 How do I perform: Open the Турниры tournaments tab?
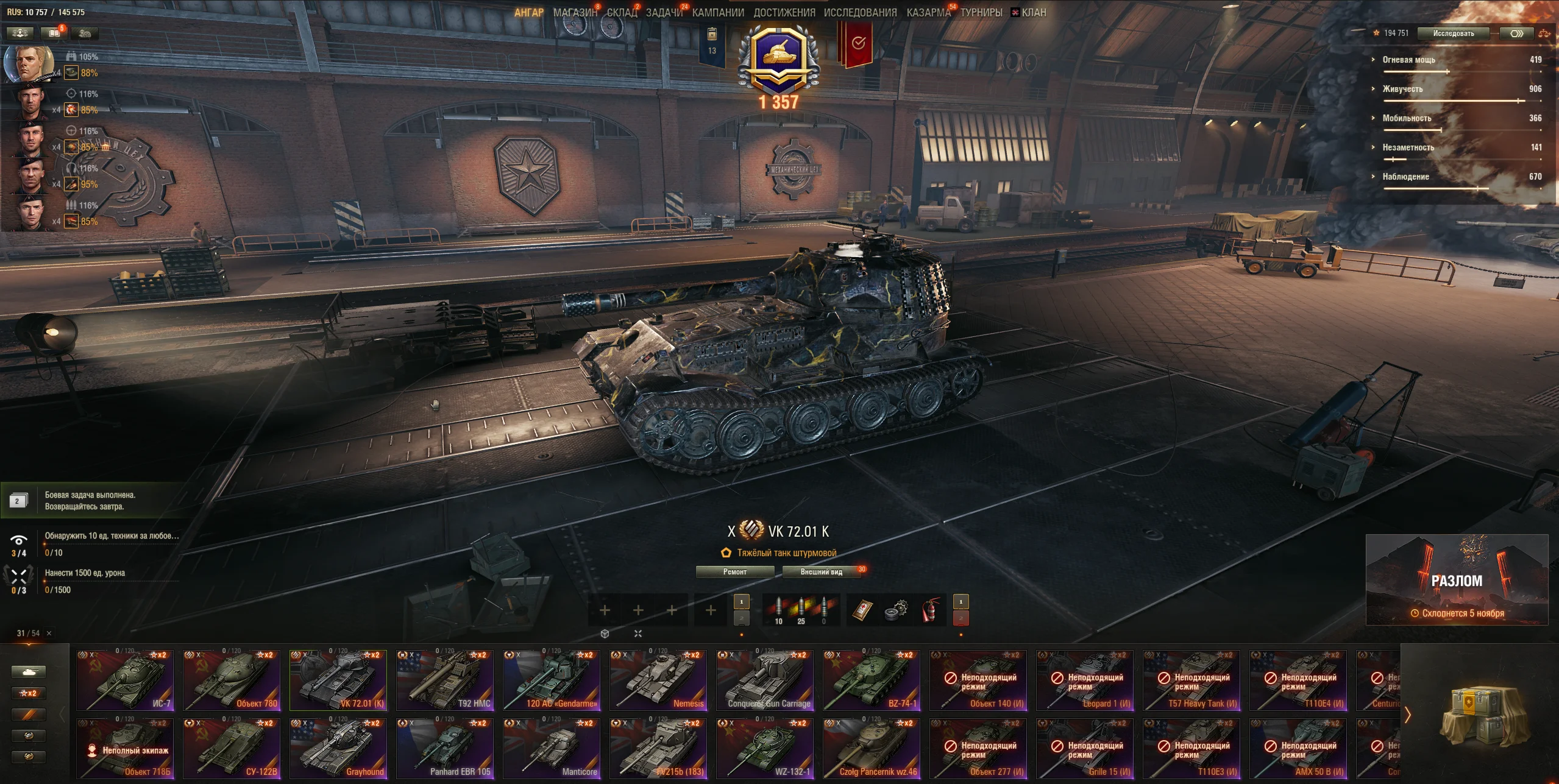(981, 12)
